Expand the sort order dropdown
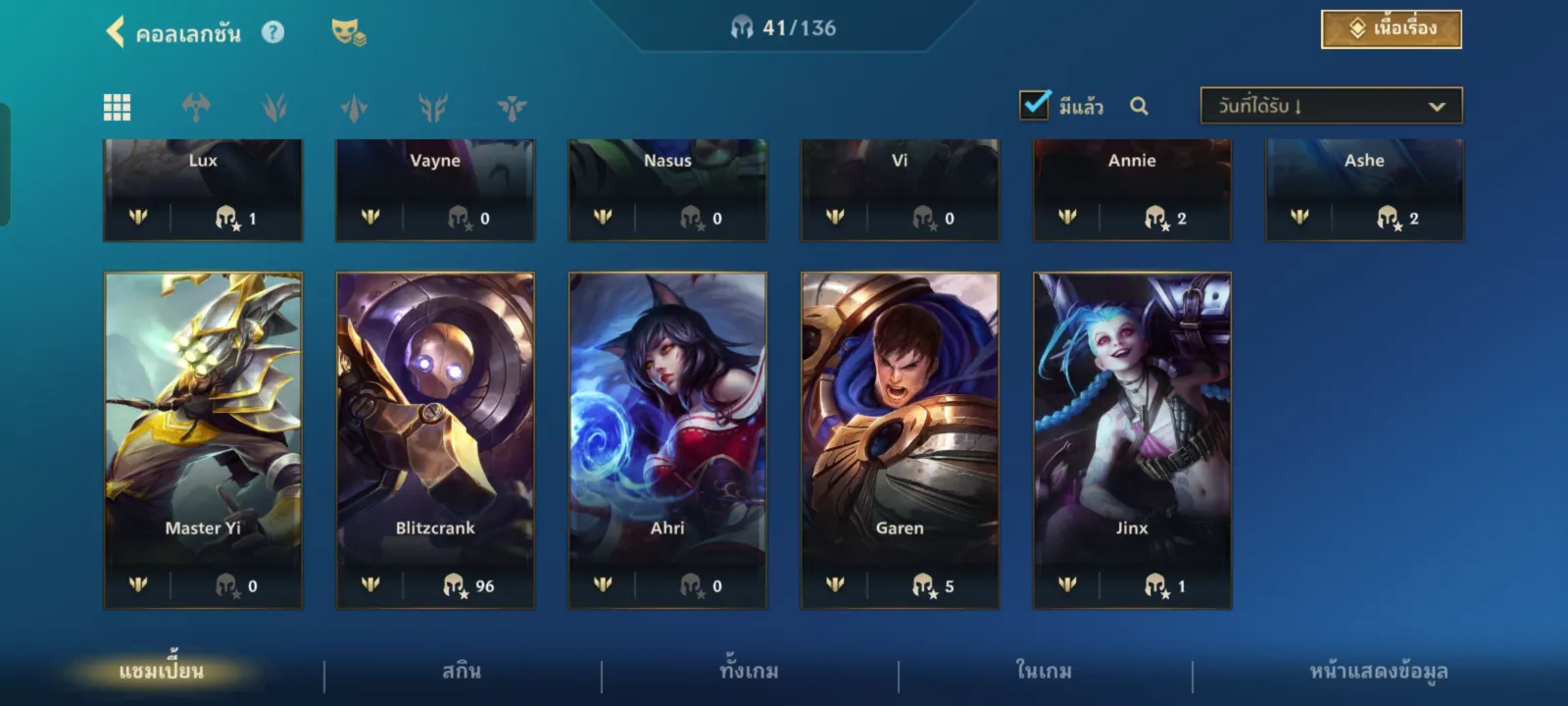This screenshot has width=1568, height=706. coord(1331,106)
